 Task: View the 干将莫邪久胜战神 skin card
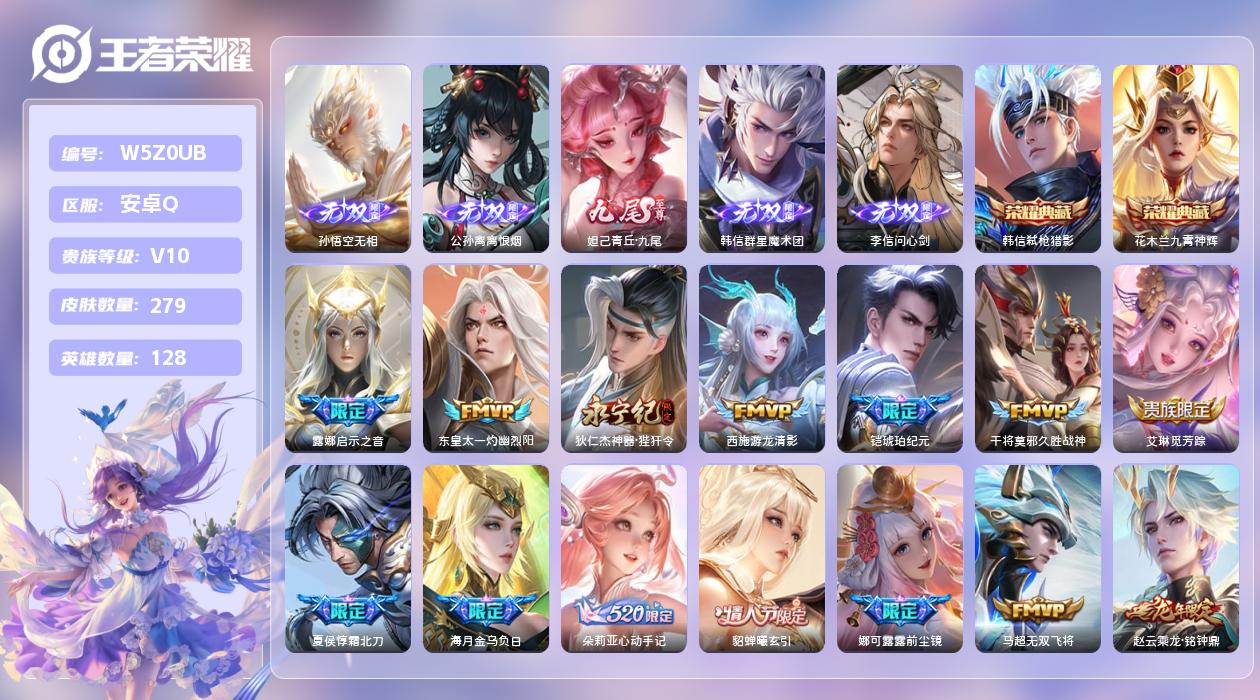1038,358
